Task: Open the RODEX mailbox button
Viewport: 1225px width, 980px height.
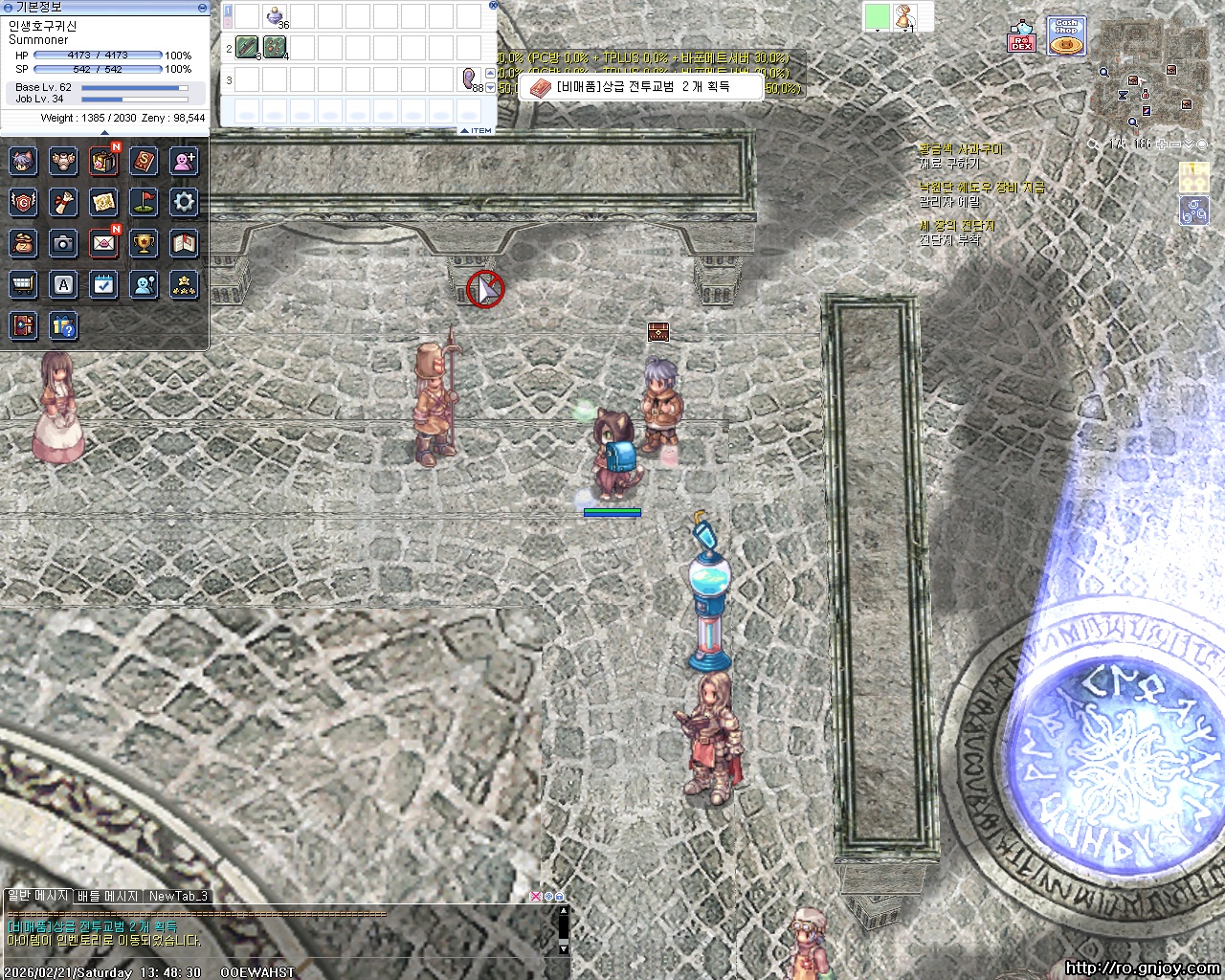Action: point(1022,36)
